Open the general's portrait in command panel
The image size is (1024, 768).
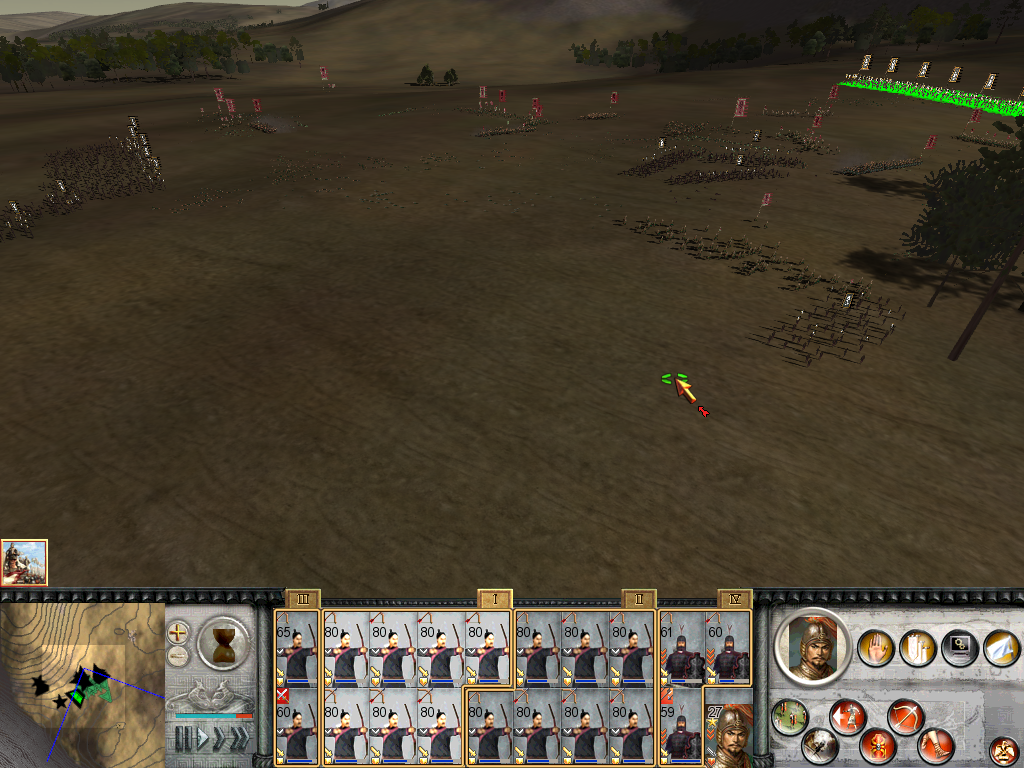coord(811,645)
